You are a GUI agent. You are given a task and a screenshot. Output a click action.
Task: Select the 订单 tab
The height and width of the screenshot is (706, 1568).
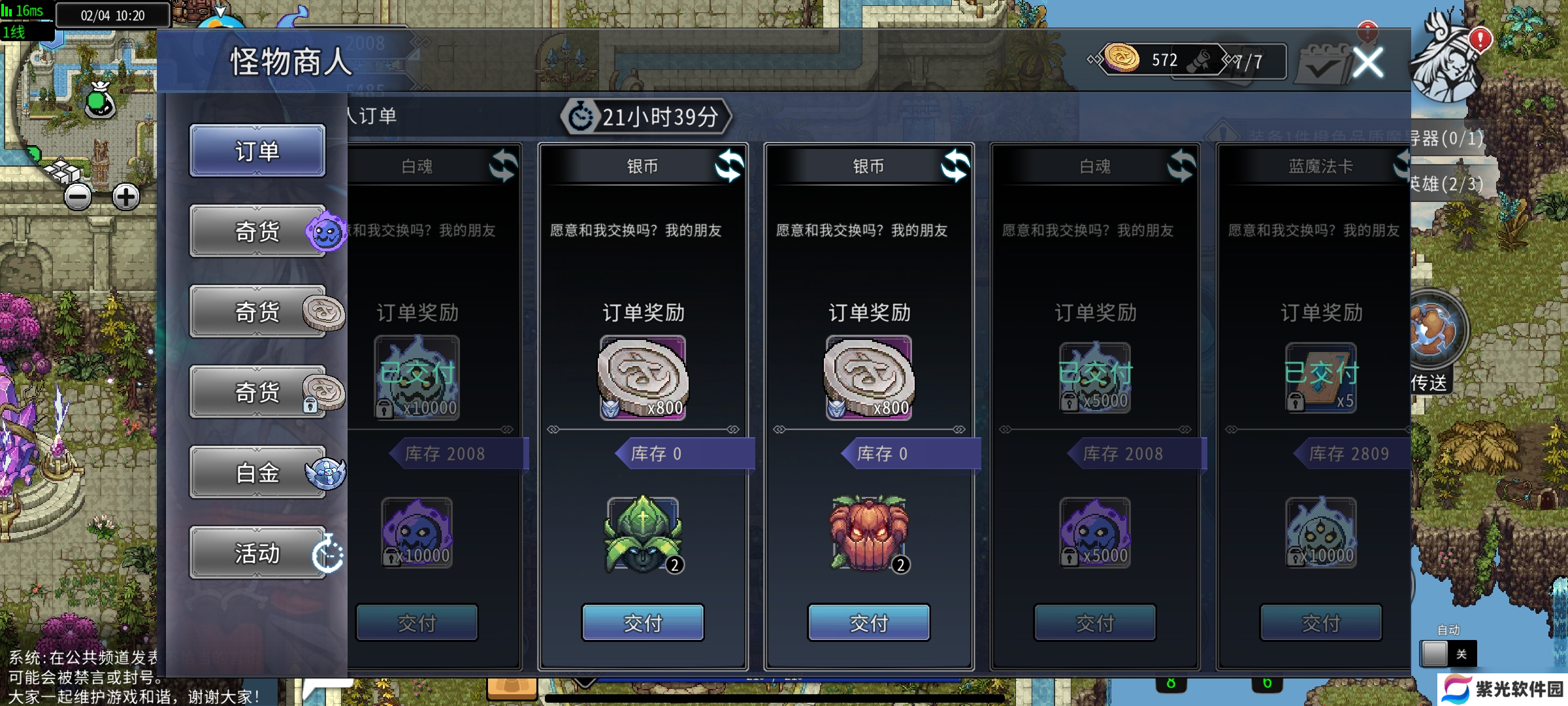click(257, 151)
